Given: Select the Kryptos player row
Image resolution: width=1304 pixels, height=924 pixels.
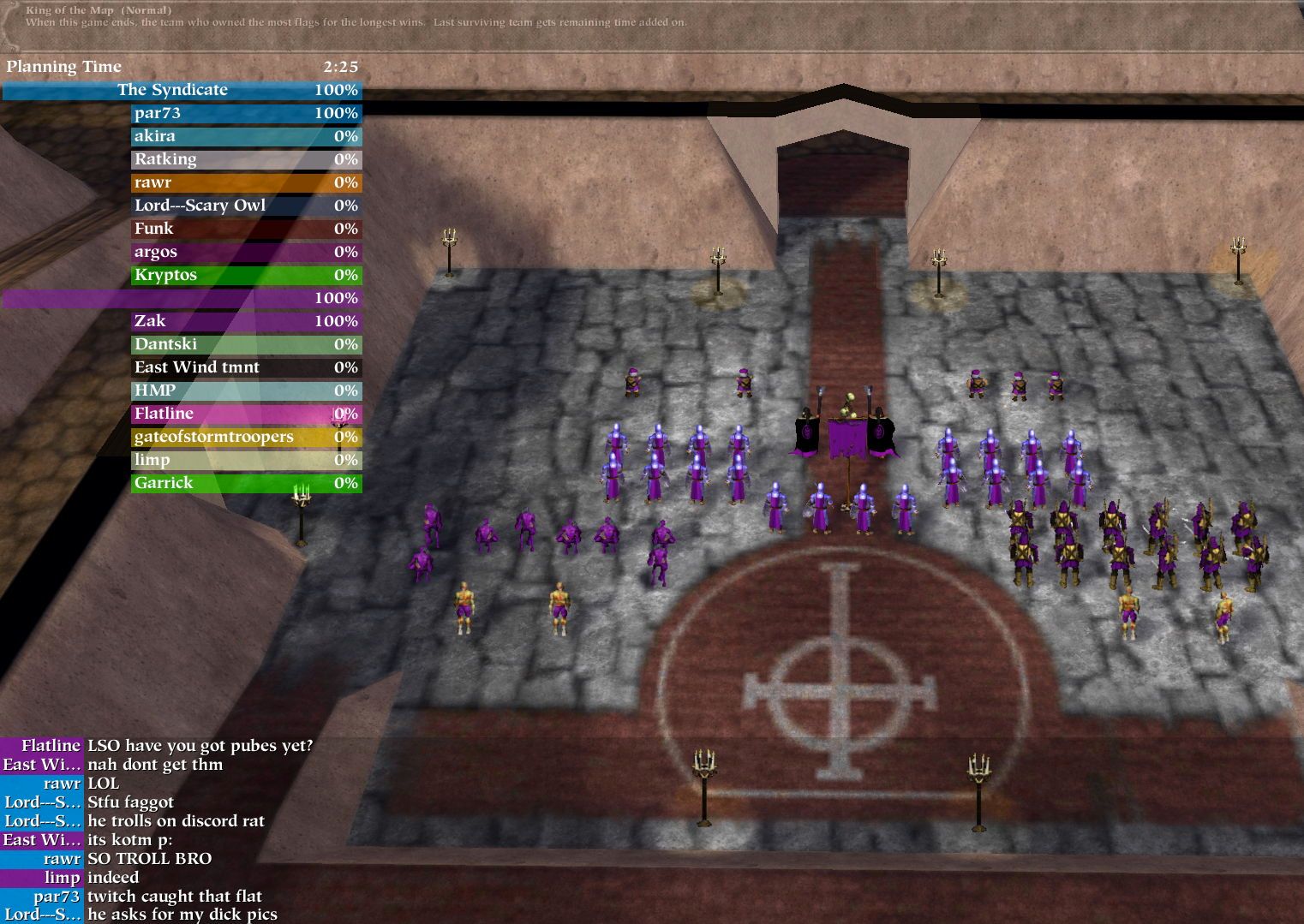Looking at the screenshot, I should pos(246,275).
